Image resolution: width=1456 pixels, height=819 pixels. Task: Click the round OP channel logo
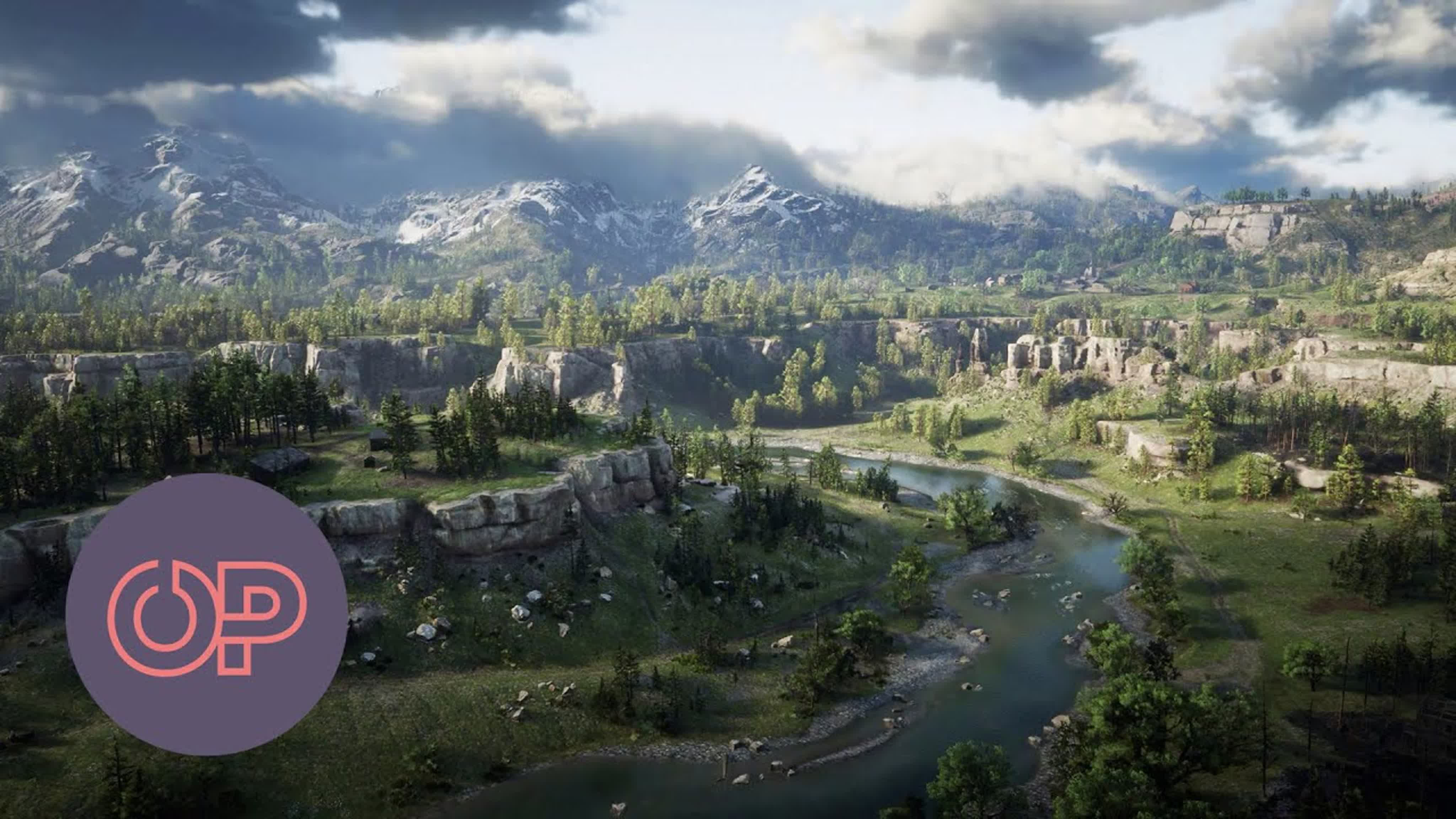(206, 614)
